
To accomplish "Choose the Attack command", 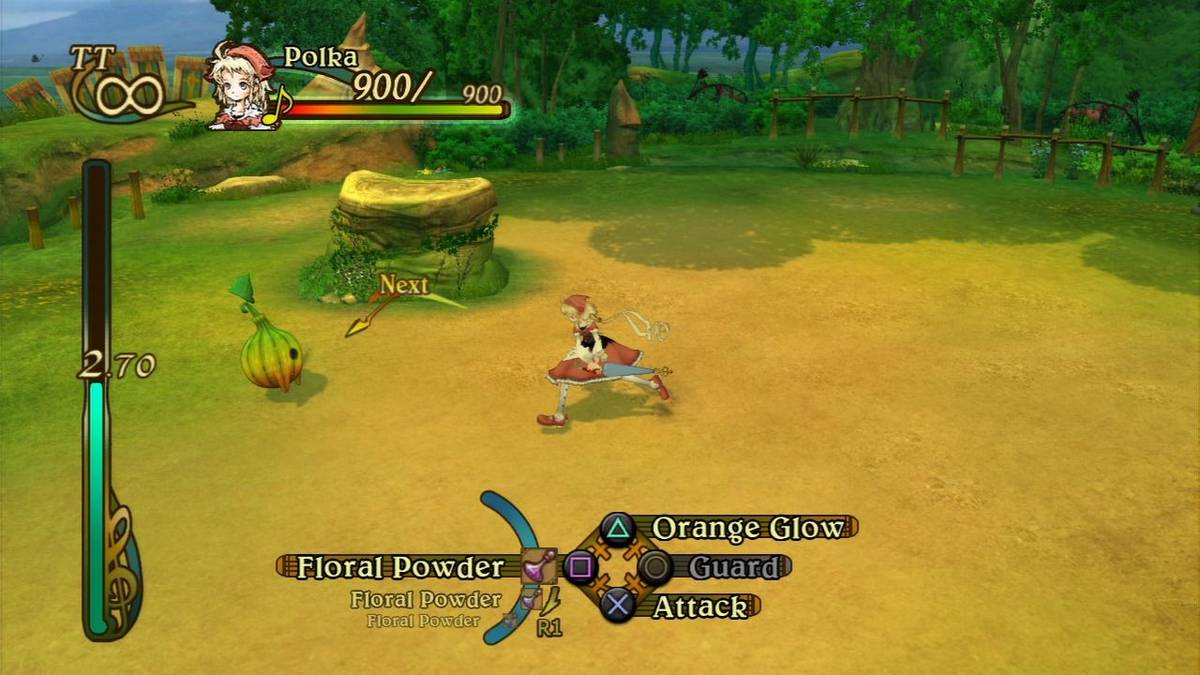I will [699, 606].
